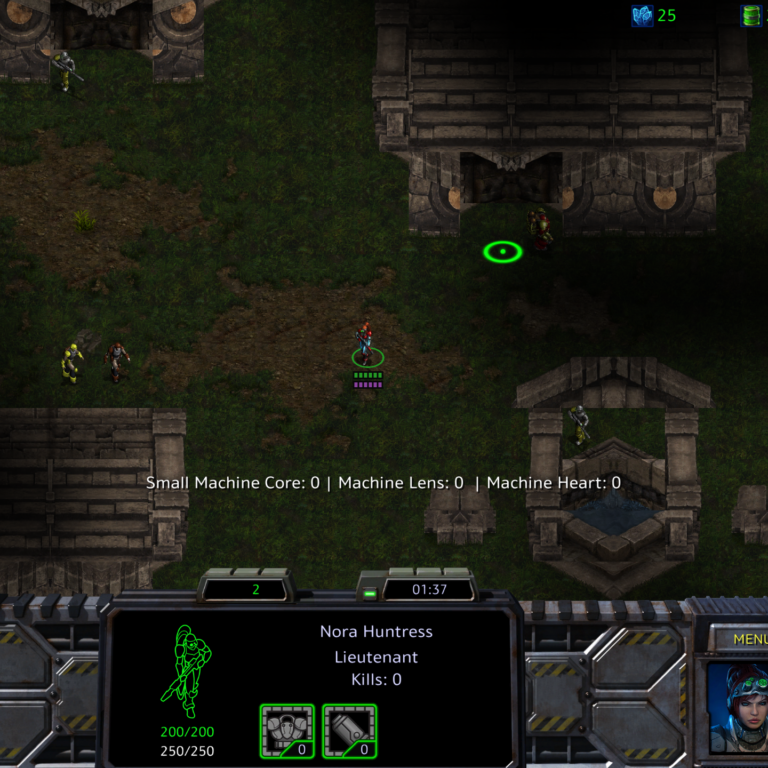Screen dimensions: 768x768
Task: Click the green vespene gas resource icon
Action: (751, 15)
